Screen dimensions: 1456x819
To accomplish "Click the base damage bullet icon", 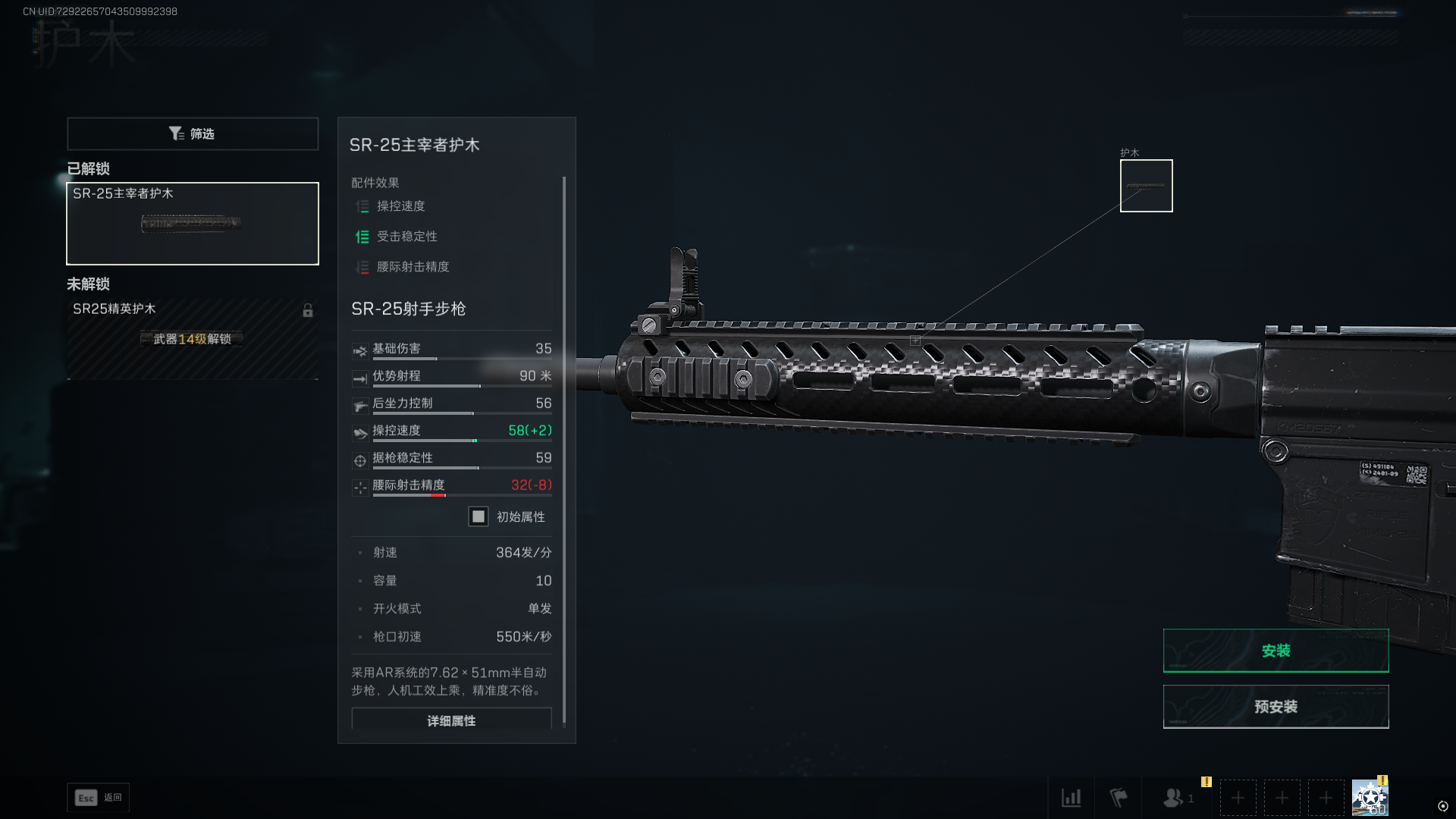I will pyautogui.click(x=359, y=350).
